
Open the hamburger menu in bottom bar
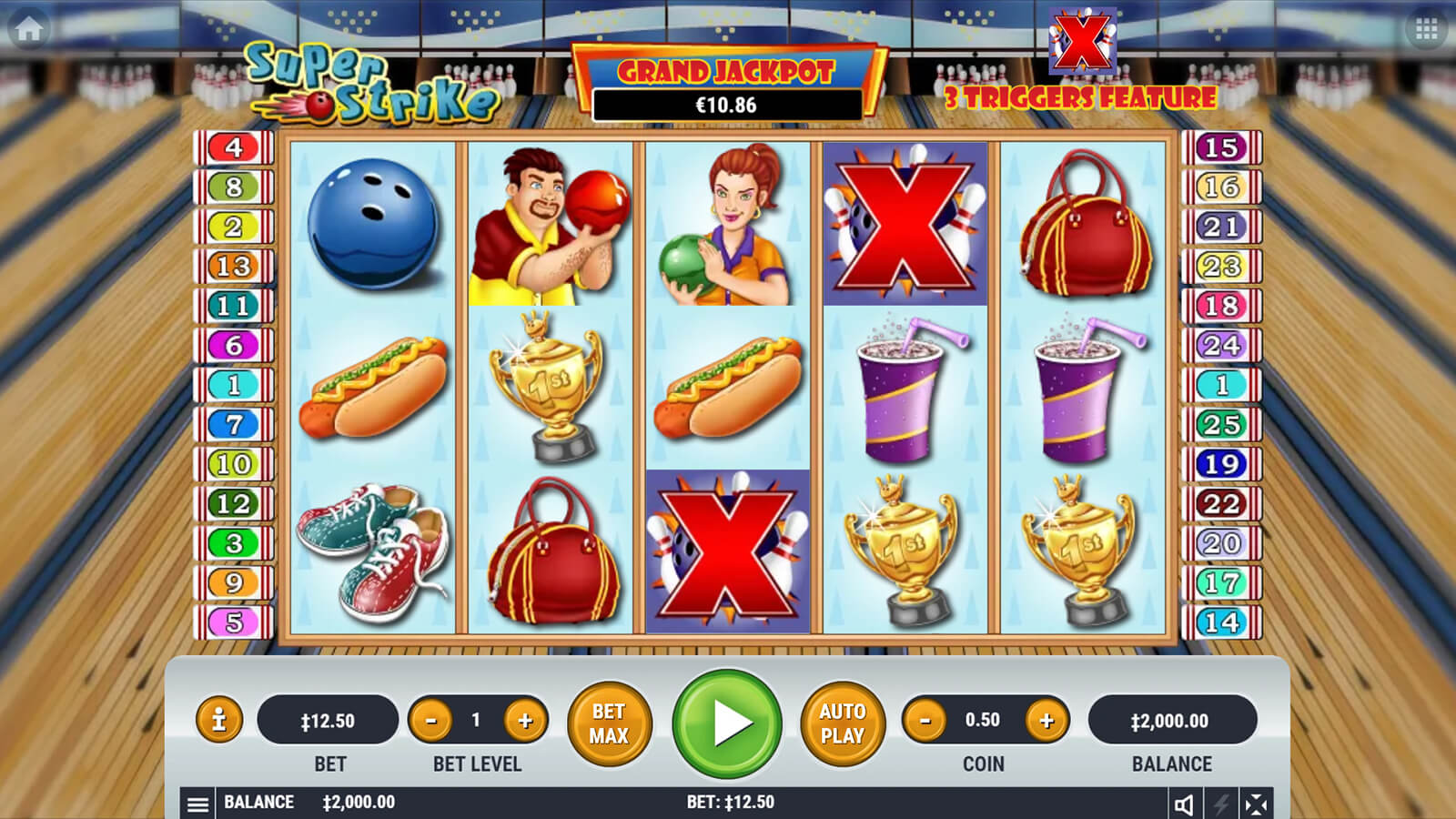point(197,804)
